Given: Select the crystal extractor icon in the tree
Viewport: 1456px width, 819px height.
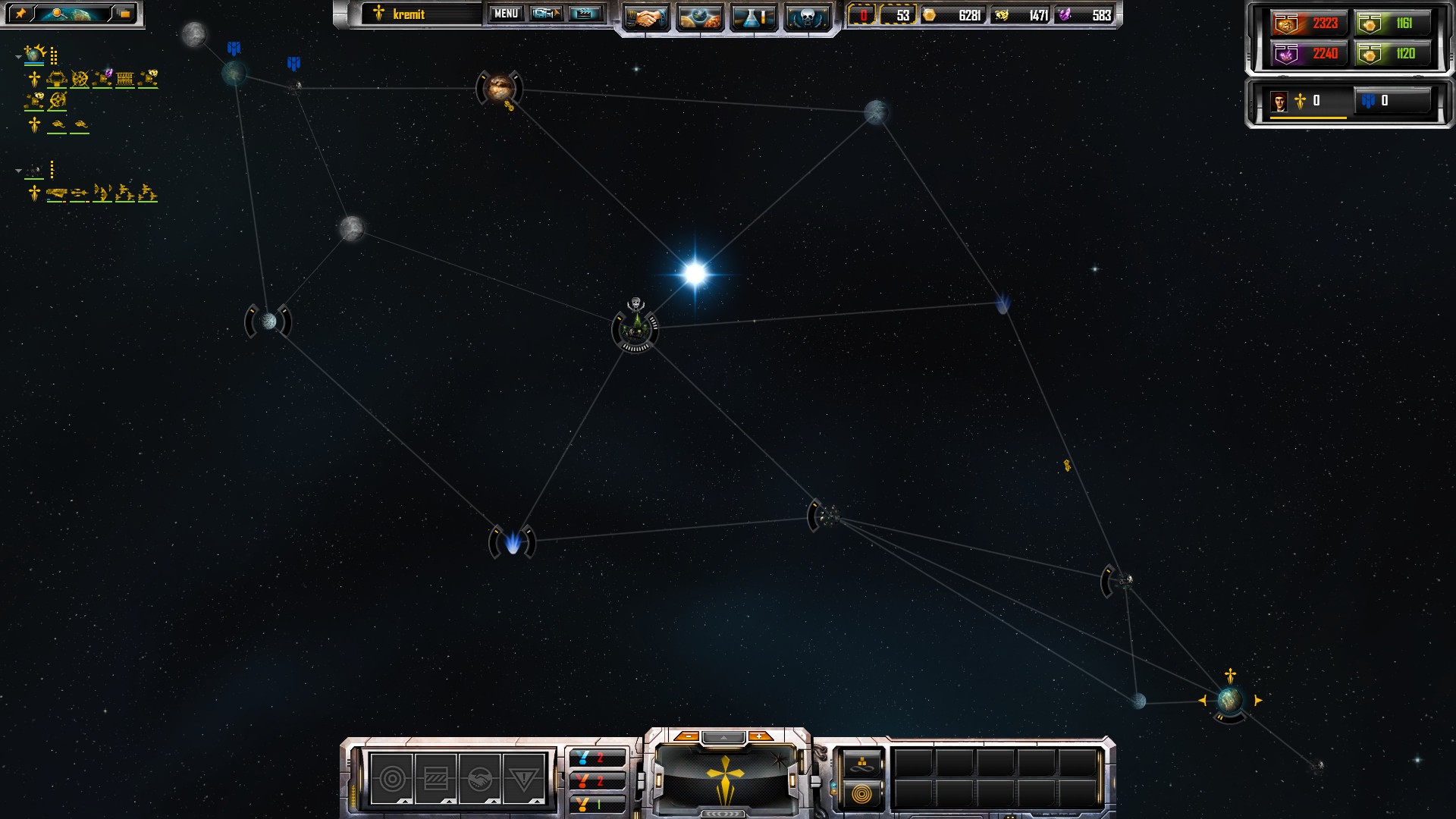Looking at the screenshot, I should (x=102, y=77).
